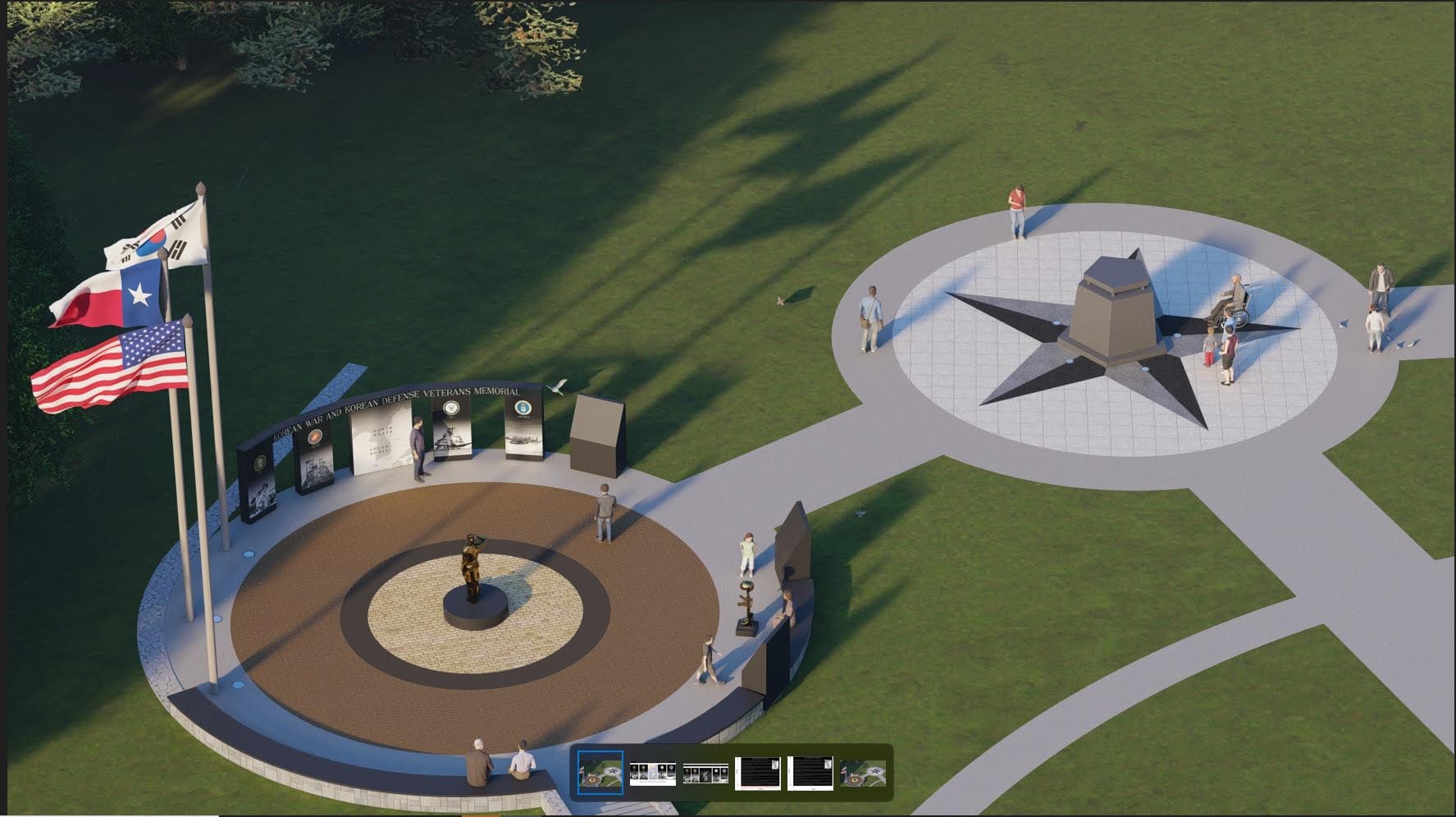Screen dimensions: 1456x817
Task: Select the blue-outlined aerial memorial thumbnail
Action: pos(600,773)
